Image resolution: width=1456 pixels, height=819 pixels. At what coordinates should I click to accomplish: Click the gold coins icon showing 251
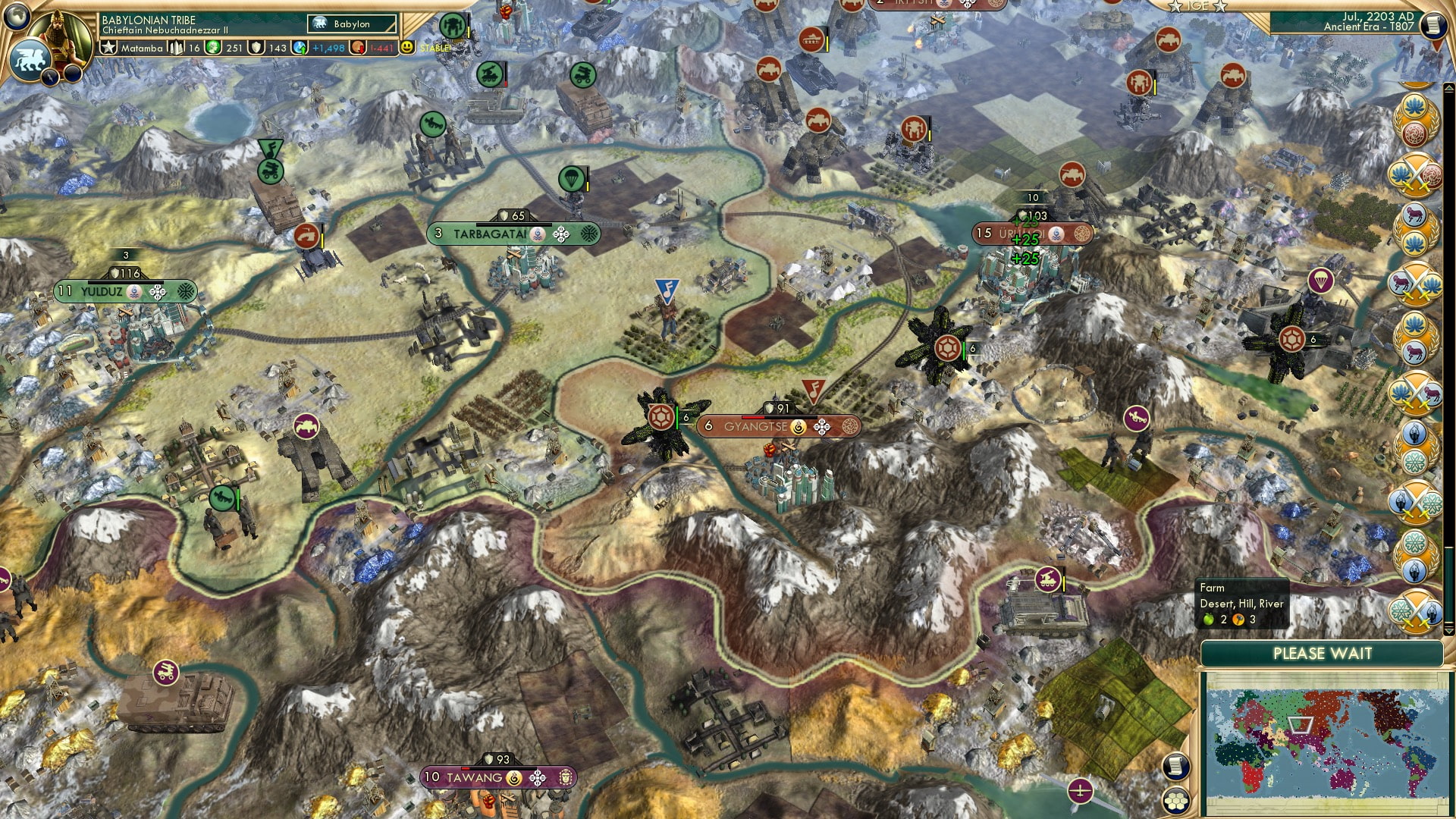(212, 48)
